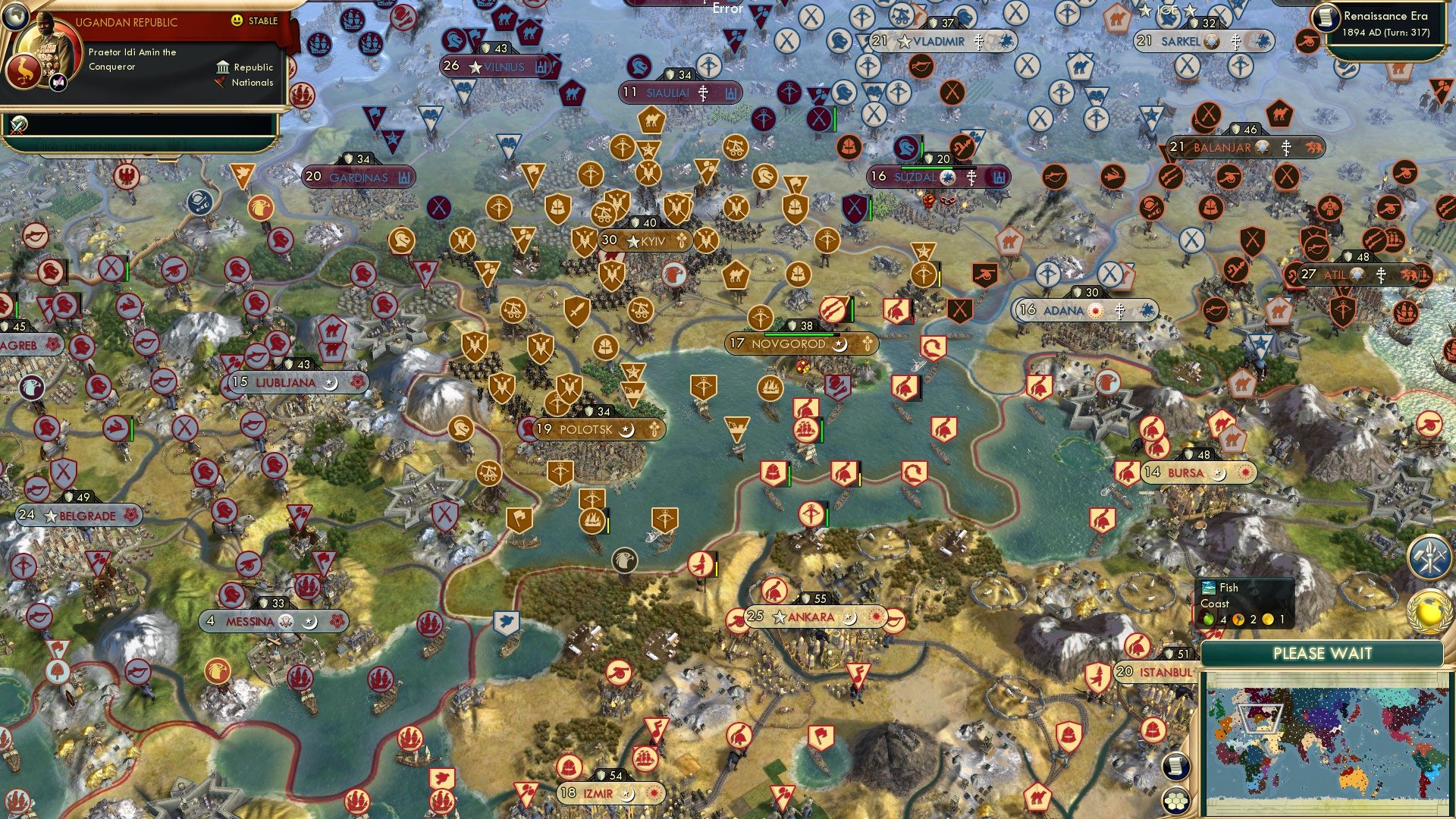The height and width of the screenshot is (819, 1456).
Task: Click the golden World Congress globe notification
Action: 1429,613
